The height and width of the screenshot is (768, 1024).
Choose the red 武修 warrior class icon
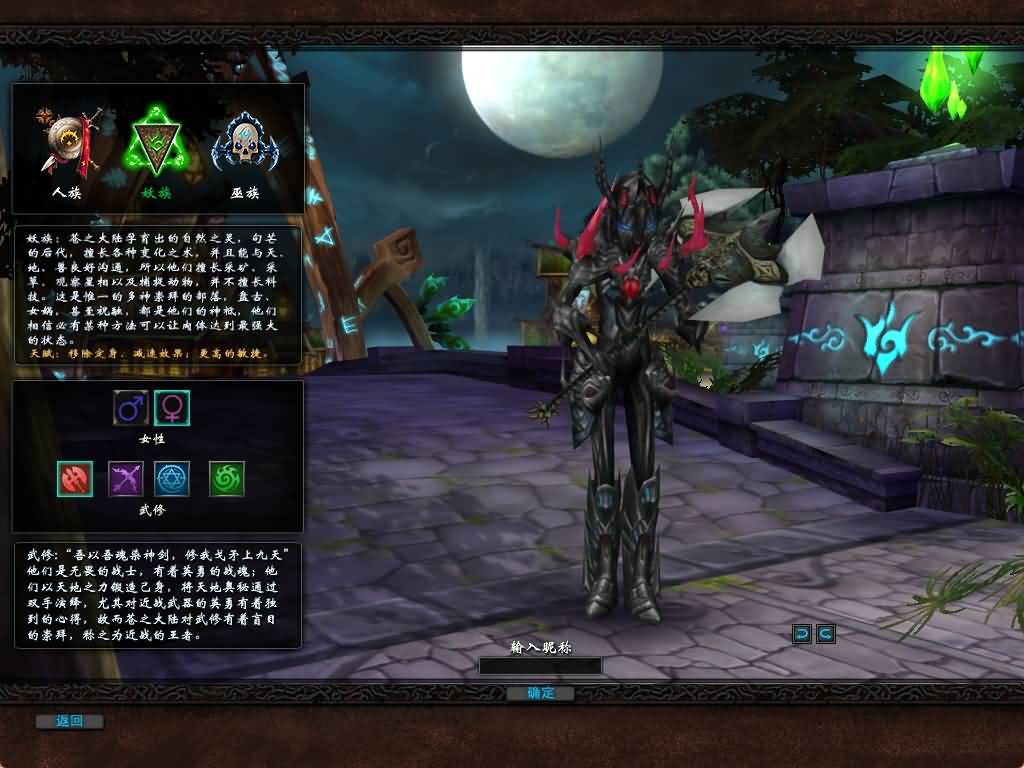(x=75, y=479)
